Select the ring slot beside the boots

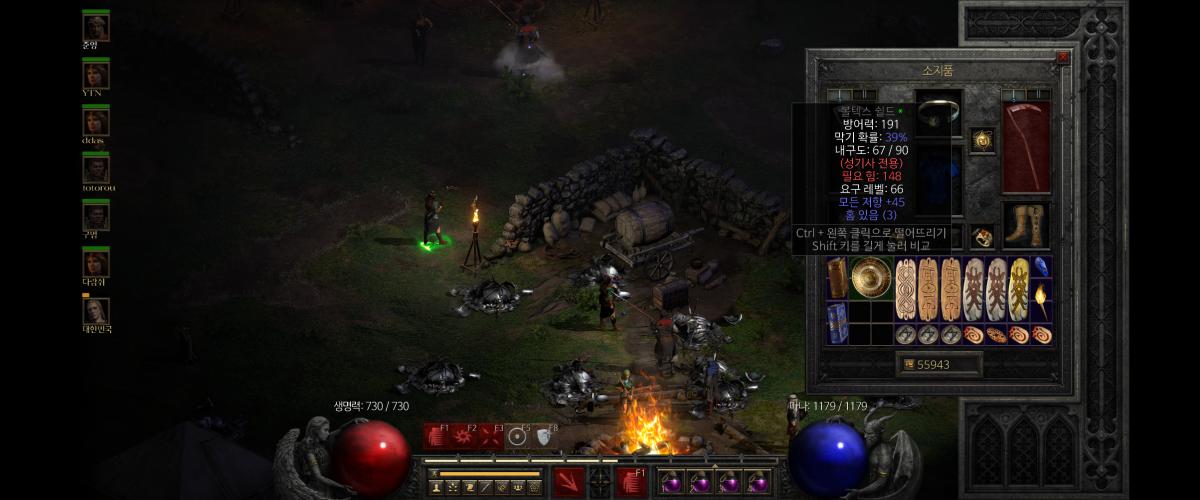pos(982,237)
